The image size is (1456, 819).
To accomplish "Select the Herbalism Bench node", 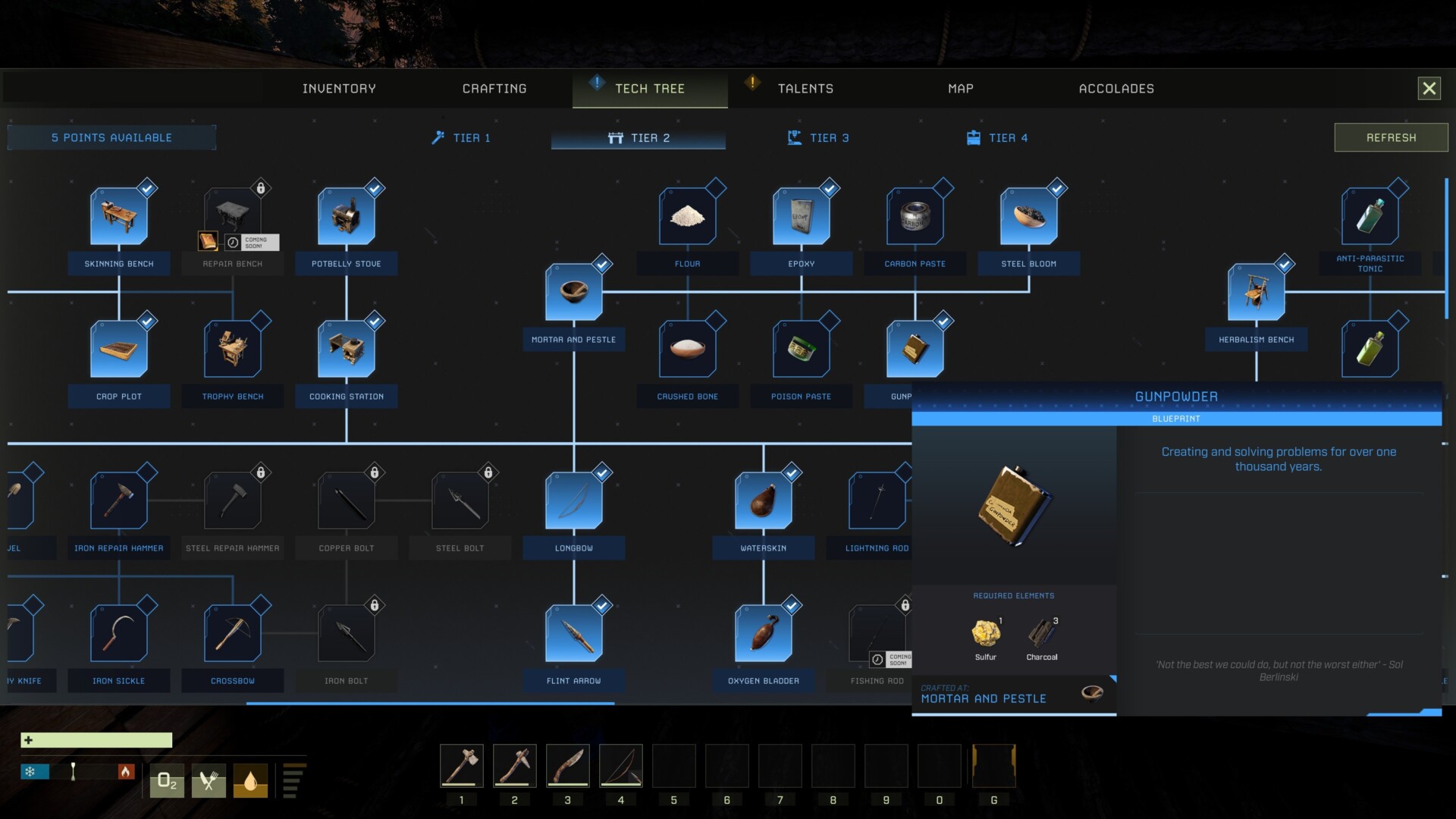I will pos(1257,290).
